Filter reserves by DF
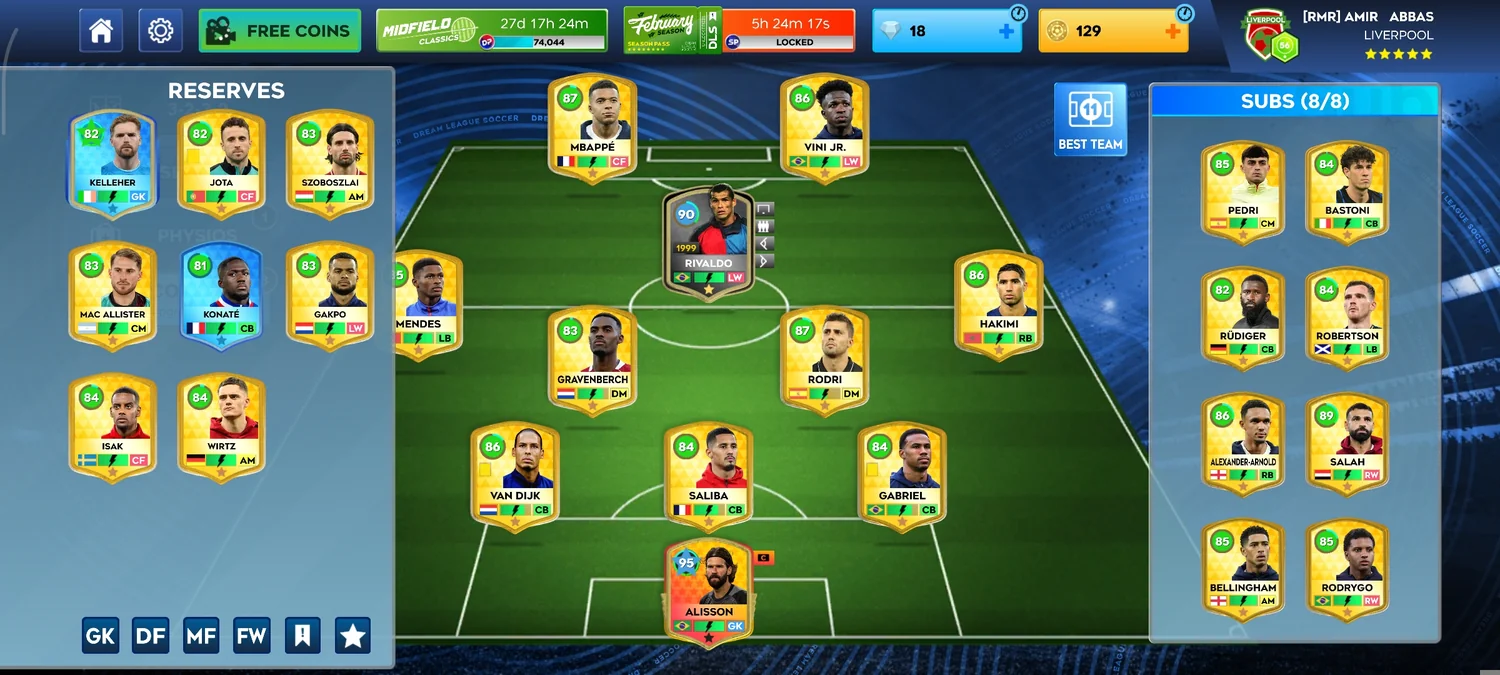Viewport: 1500px width, 675px height. [x=150, y=635]
